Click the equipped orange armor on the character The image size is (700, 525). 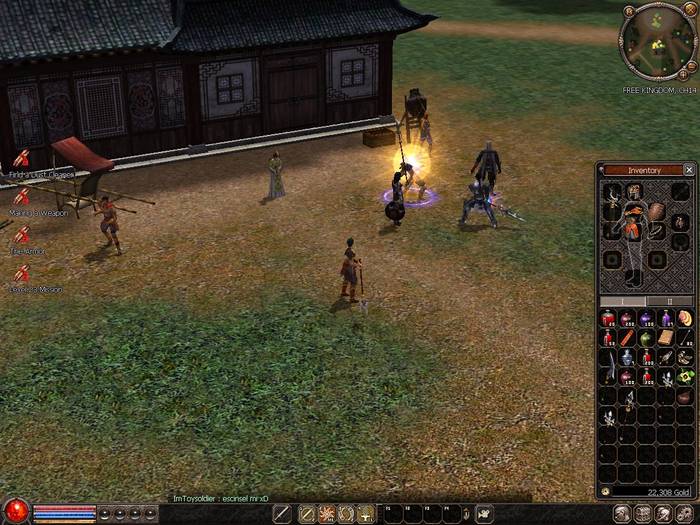click(x=633, y=220)
